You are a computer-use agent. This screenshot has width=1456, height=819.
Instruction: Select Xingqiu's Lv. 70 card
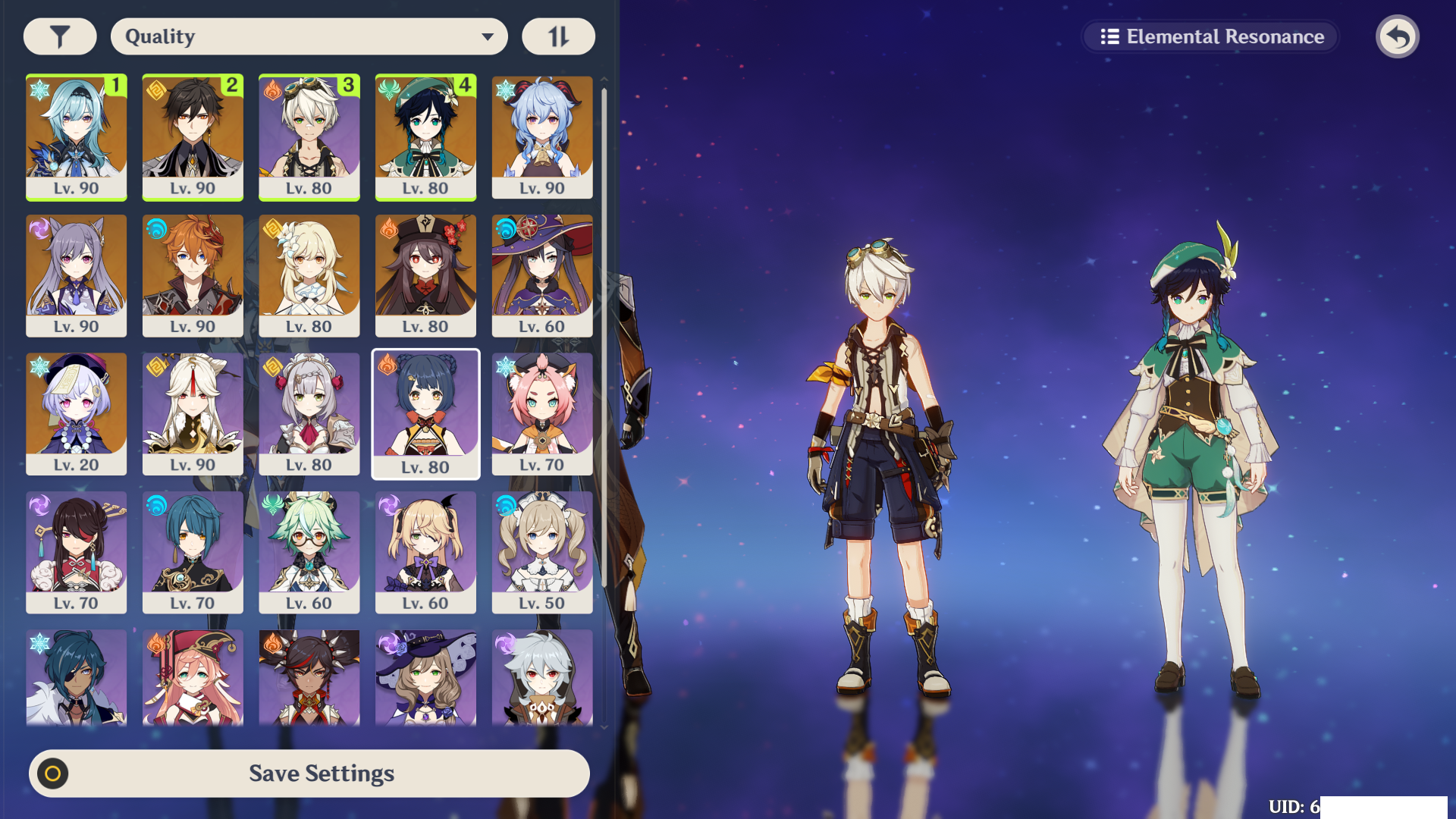tap(193, 552)
